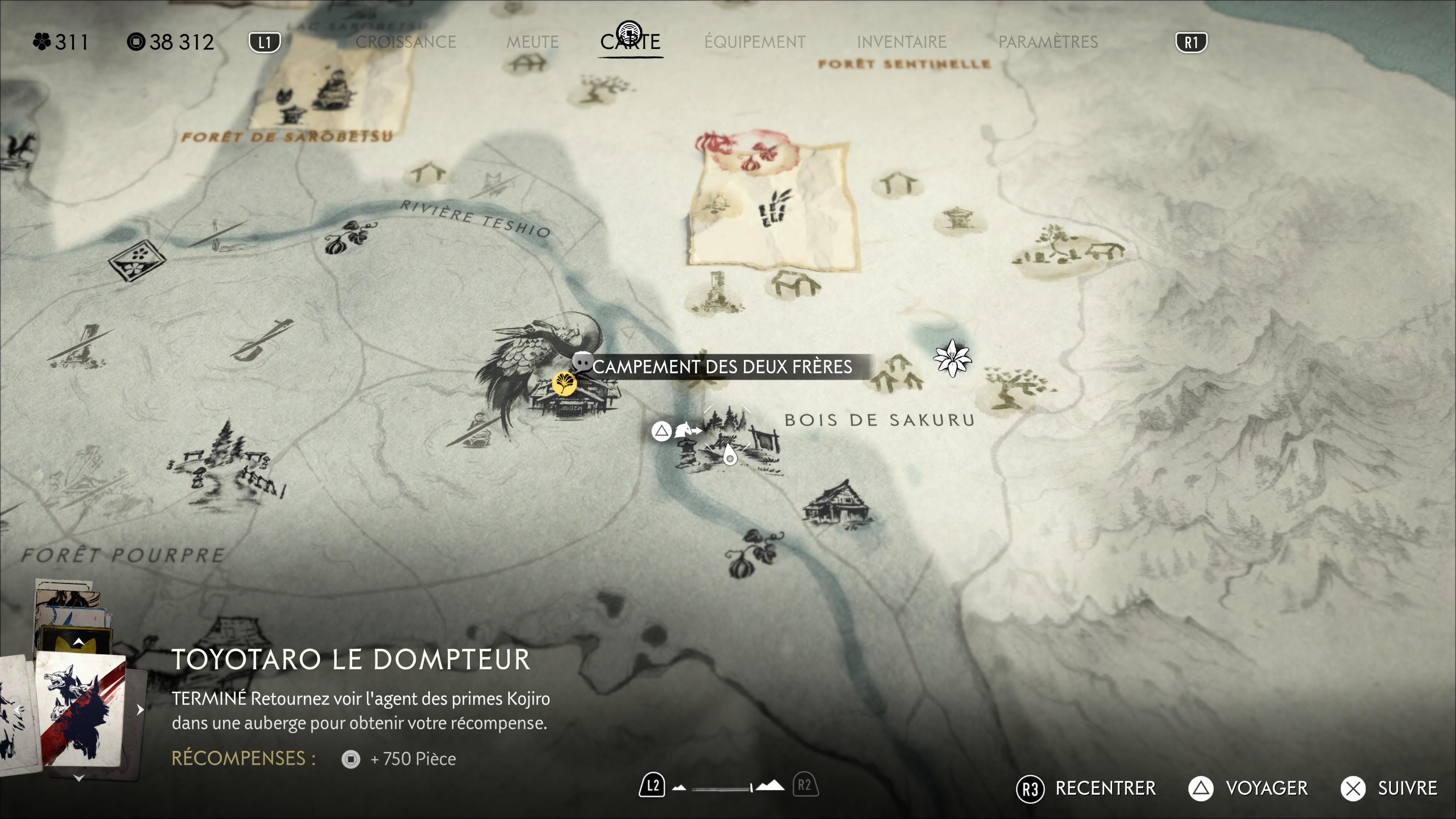Open the Inventaire tab

coord(901,42)
